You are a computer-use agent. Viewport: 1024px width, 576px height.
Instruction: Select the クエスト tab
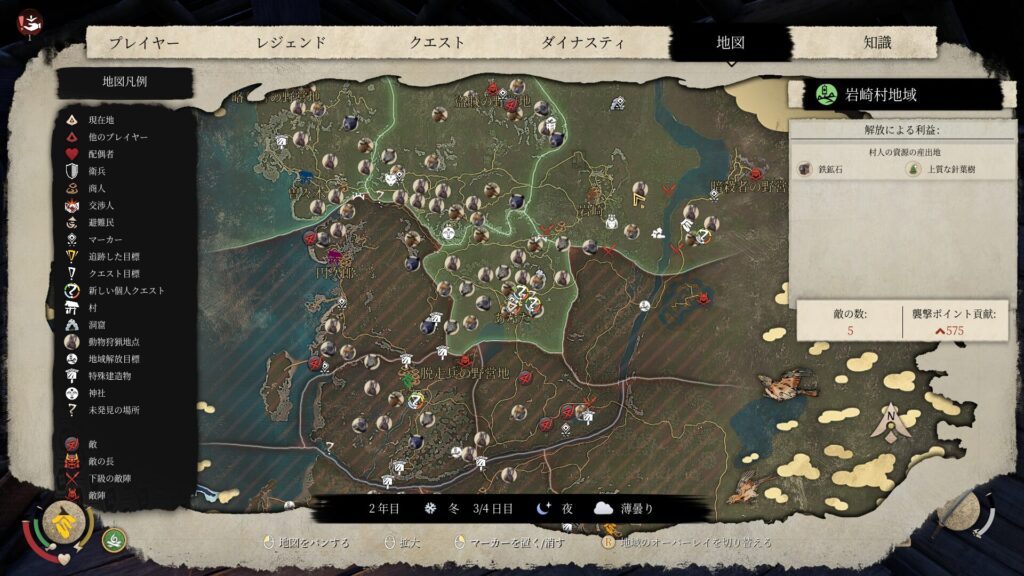437,43
